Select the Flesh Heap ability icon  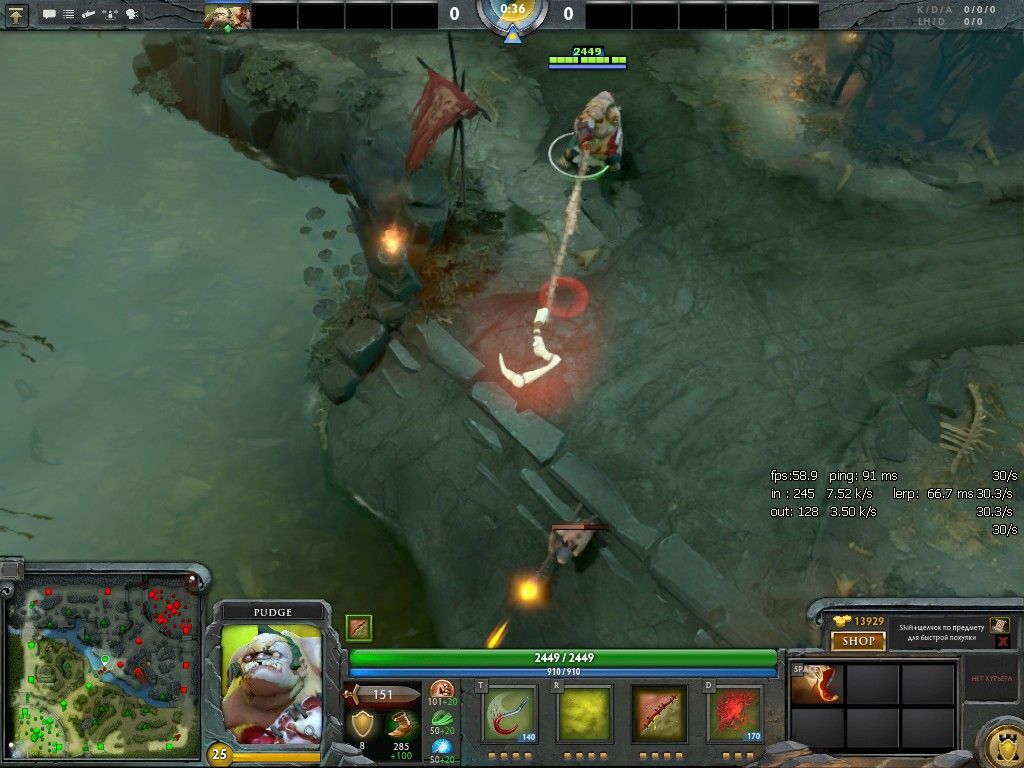click(x=659, y=713)
